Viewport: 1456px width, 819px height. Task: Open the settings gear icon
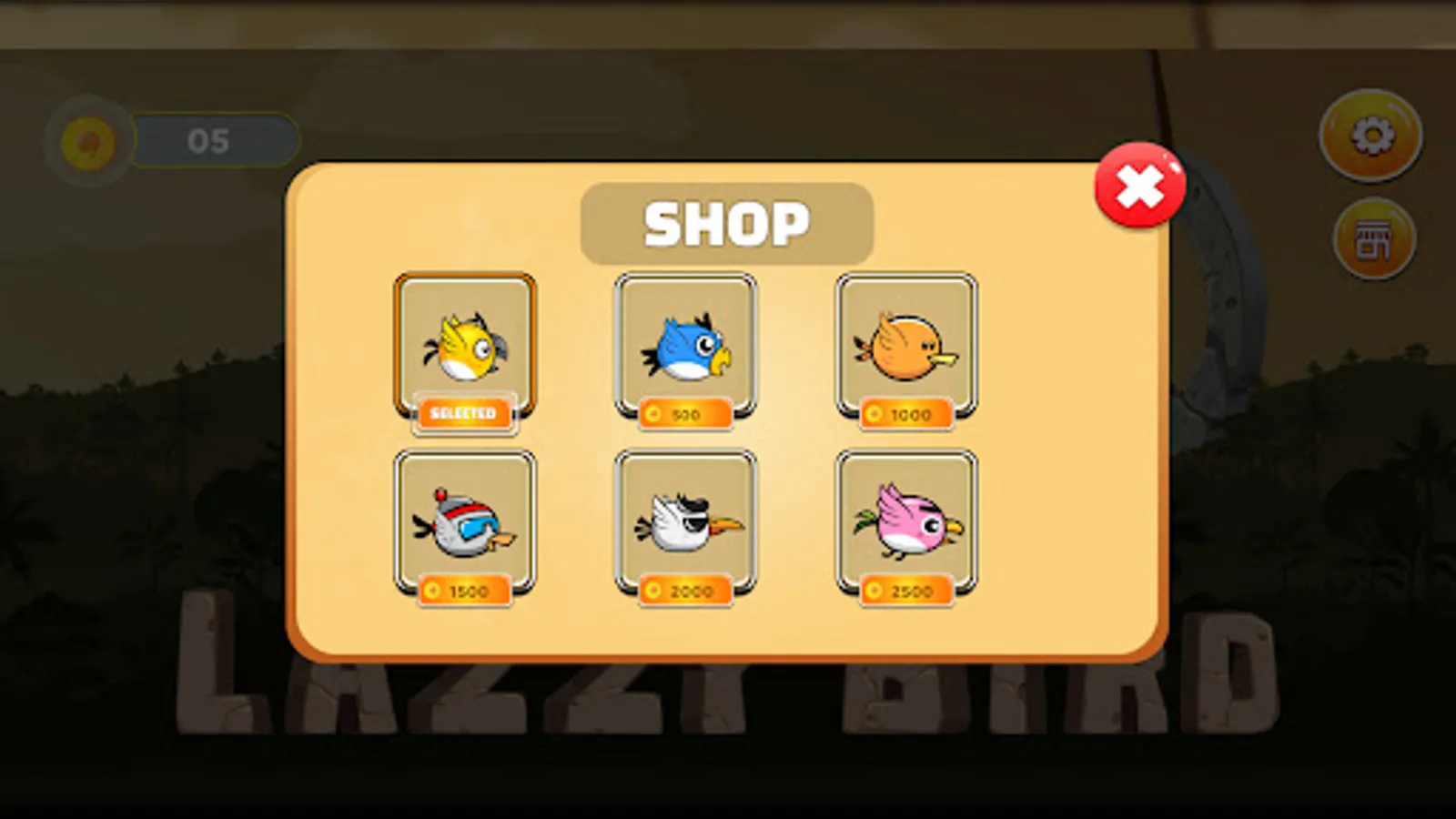click(1370, 135)
